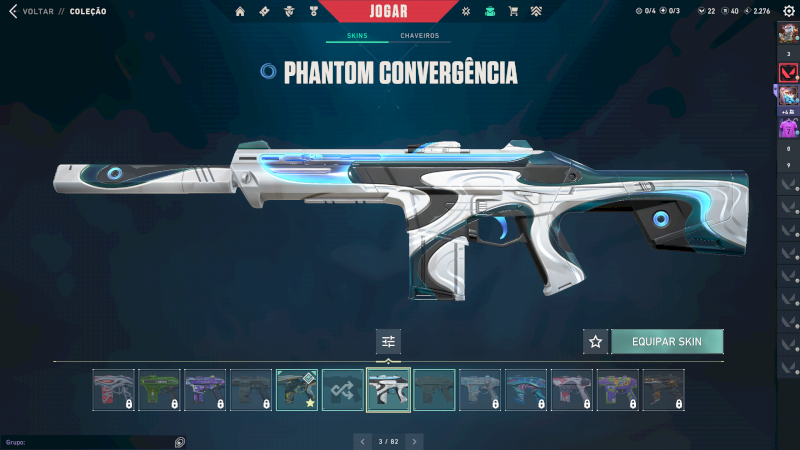800x450 pixels.
Task: Click the Equipar Skin button
Action: point(667,342)
